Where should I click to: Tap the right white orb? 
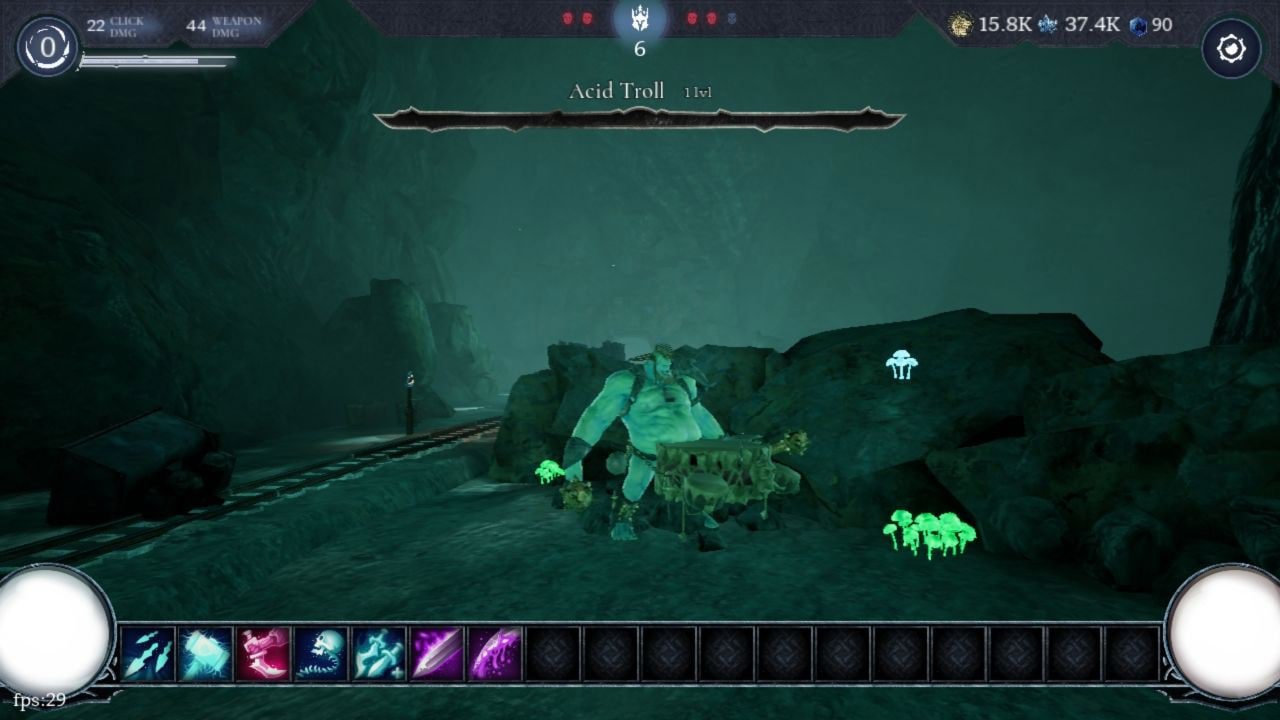[1225, 630]
